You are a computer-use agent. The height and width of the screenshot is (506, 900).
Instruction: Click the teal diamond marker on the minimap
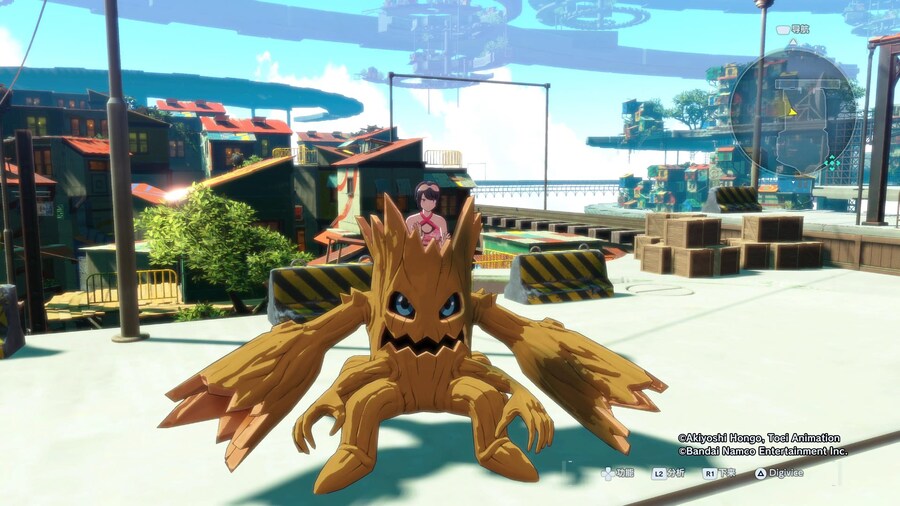[x=832, y=162]
